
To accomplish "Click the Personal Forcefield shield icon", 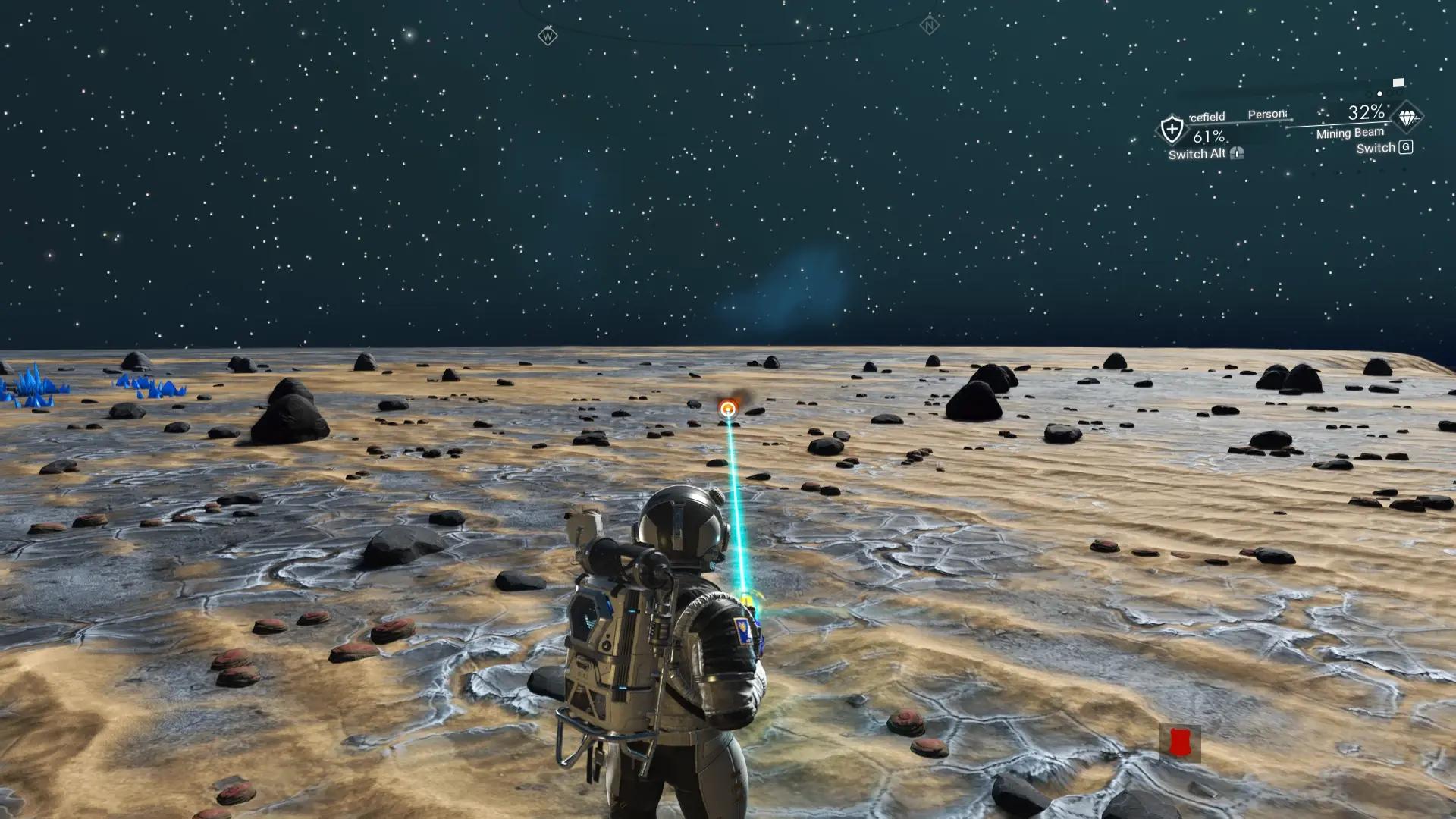I will pos(1172,129).
